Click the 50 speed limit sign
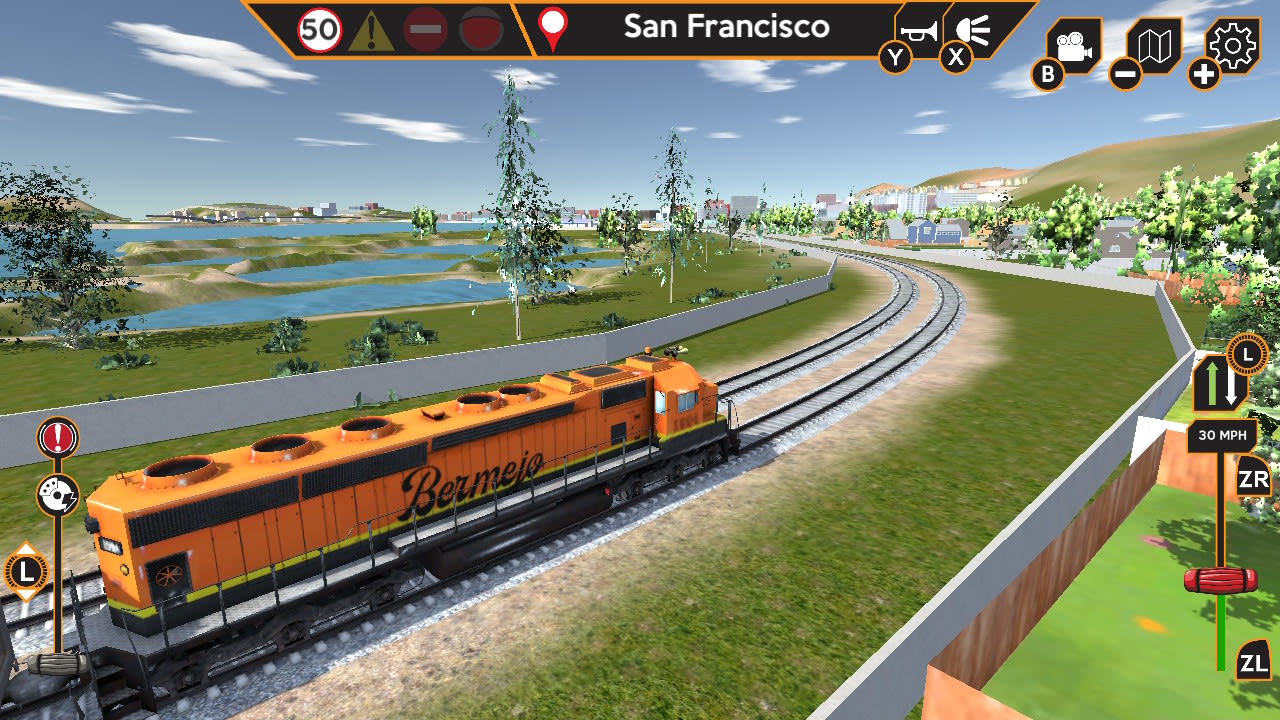The height and width of the screenshot is (720, 1280). pyautogui.click(x=318, y=27)
